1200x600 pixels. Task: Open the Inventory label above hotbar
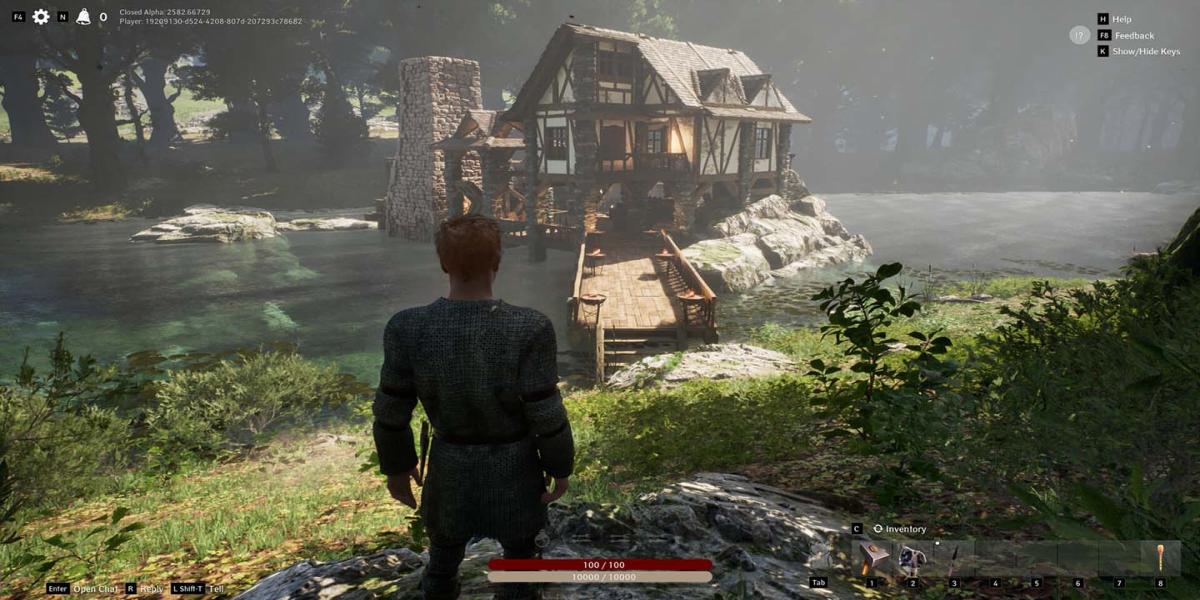[x=905, y=529]
